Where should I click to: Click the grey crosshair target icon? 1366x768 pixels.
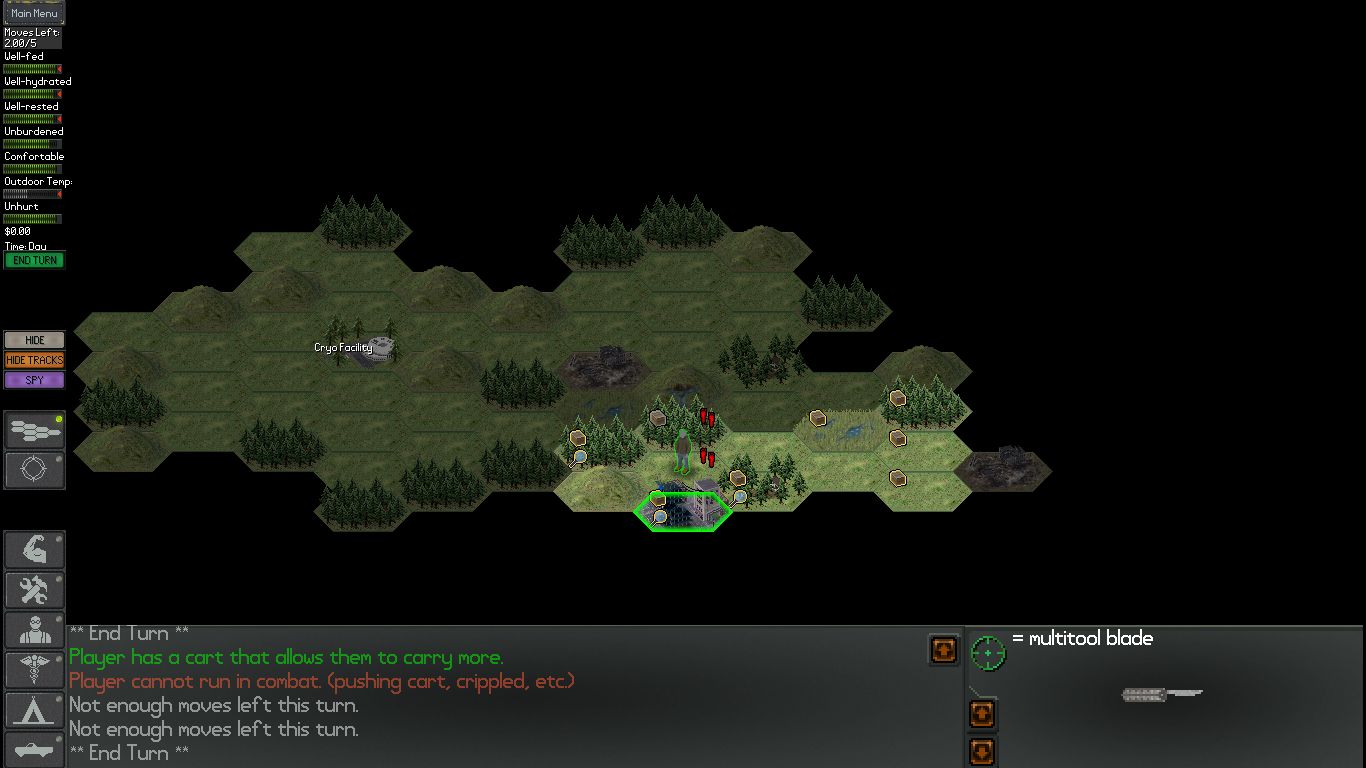click(34, 470)
